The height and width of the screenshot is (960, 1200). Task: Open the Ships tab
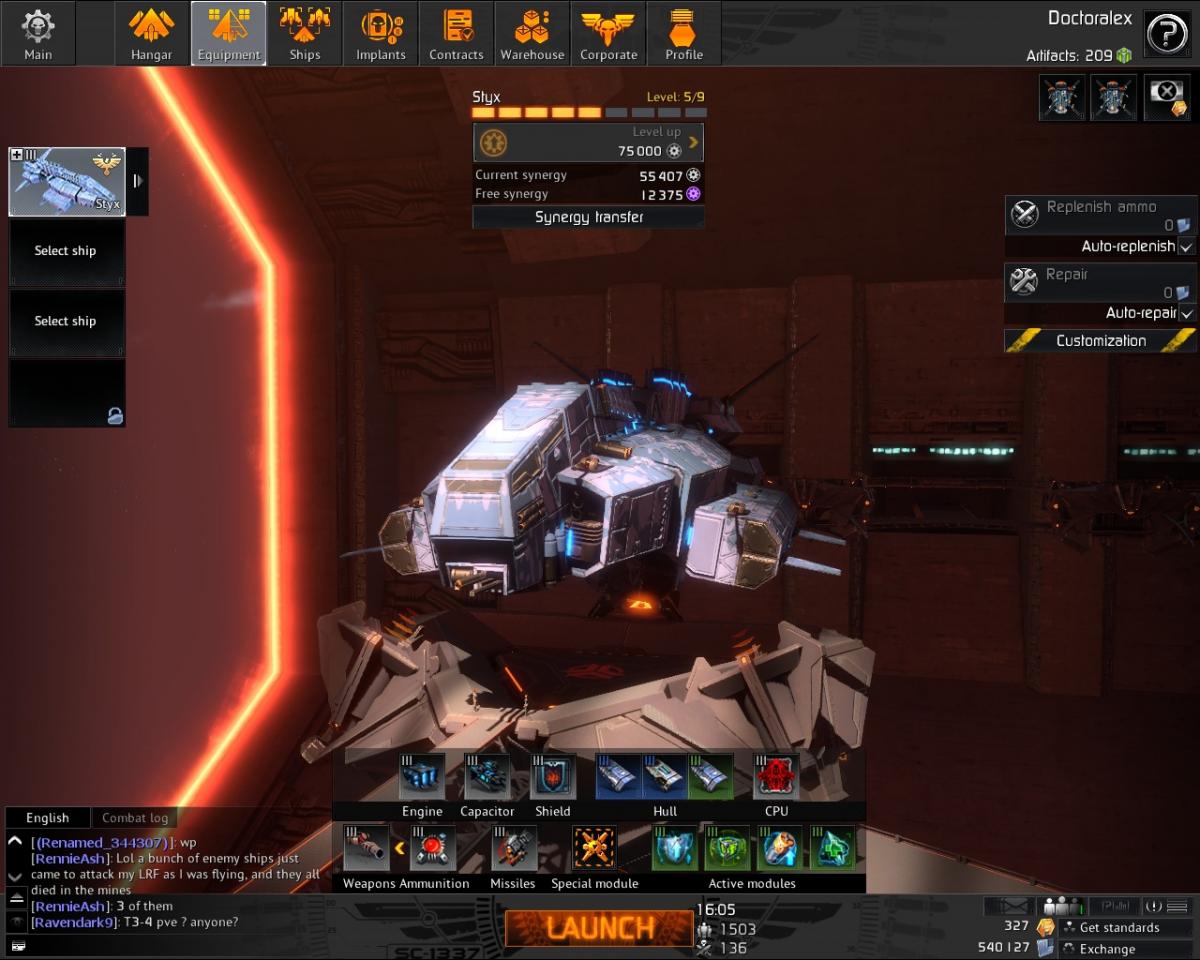coord(305,34)
